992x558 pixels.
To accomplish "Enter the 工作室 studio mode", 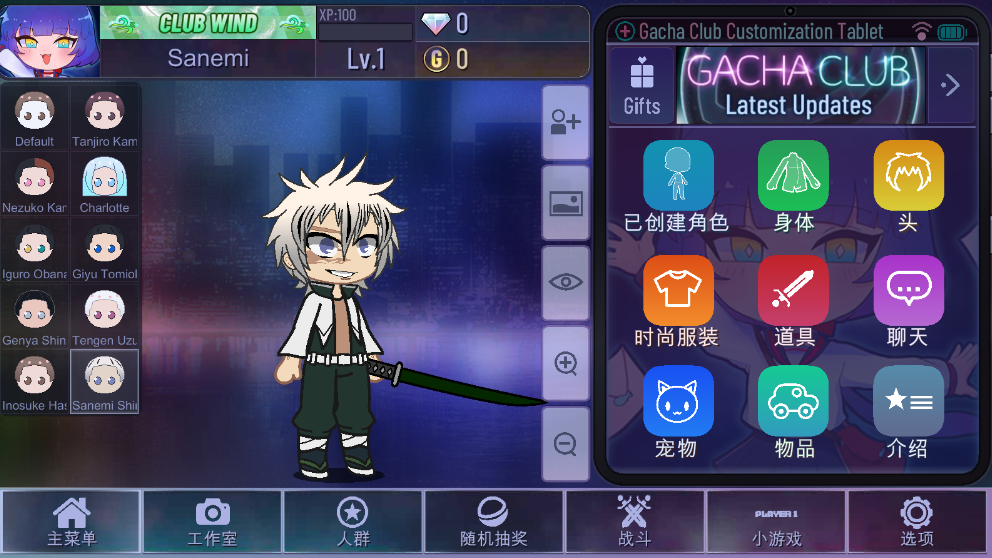I will [212, 521].
